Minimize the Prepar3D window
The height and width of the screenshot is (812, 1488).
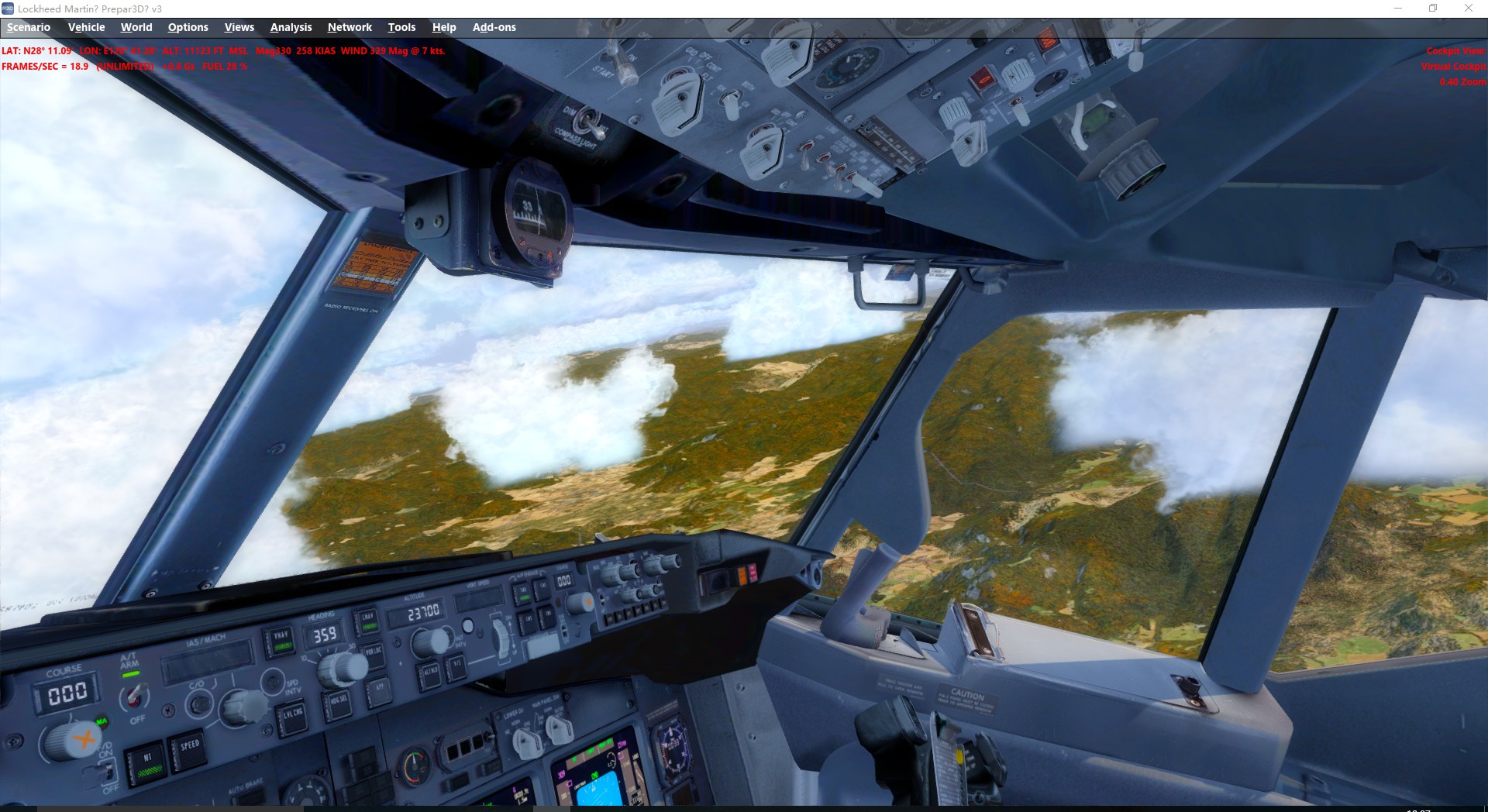(1398, 9)
